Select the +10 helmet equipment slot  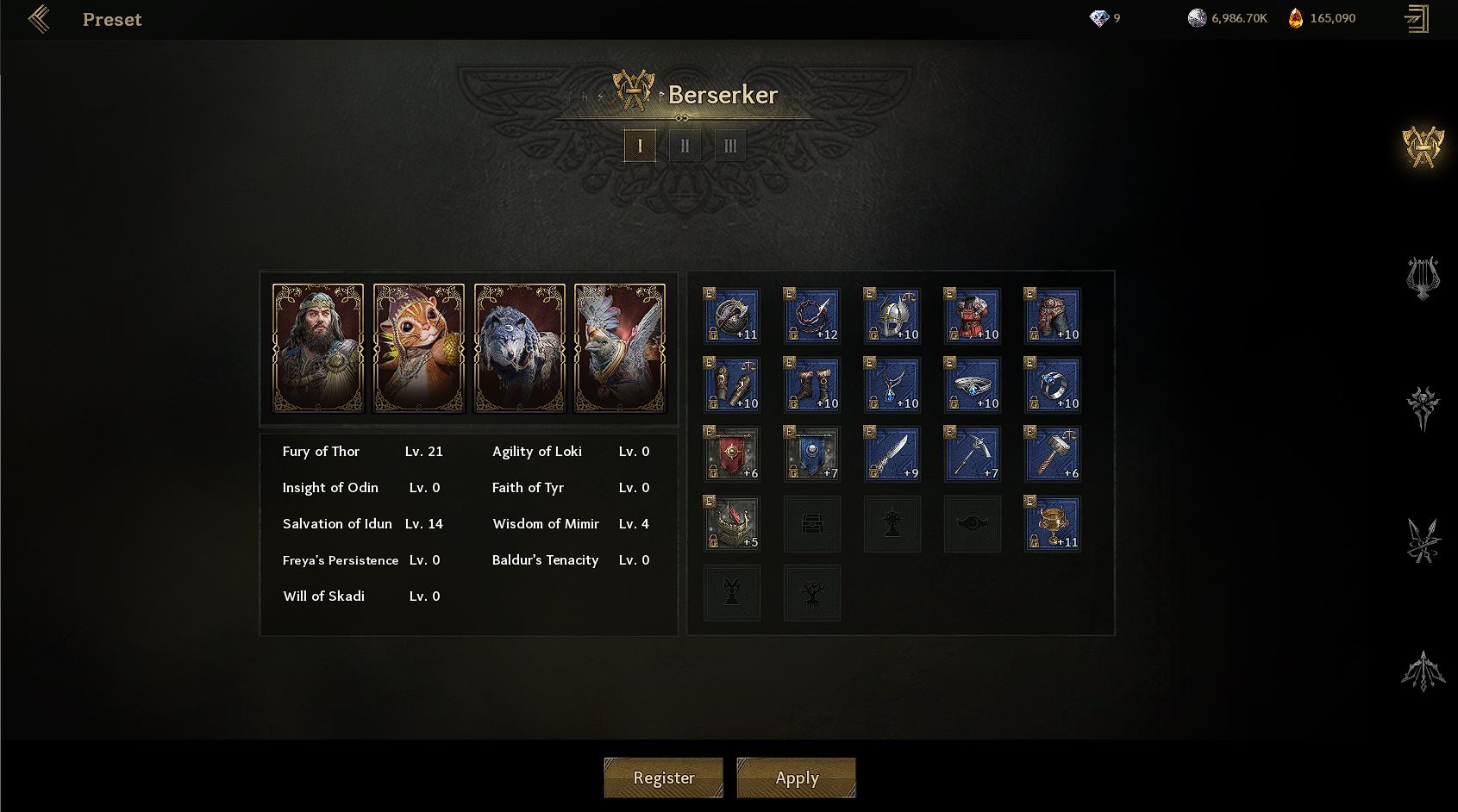coord(892,316)
